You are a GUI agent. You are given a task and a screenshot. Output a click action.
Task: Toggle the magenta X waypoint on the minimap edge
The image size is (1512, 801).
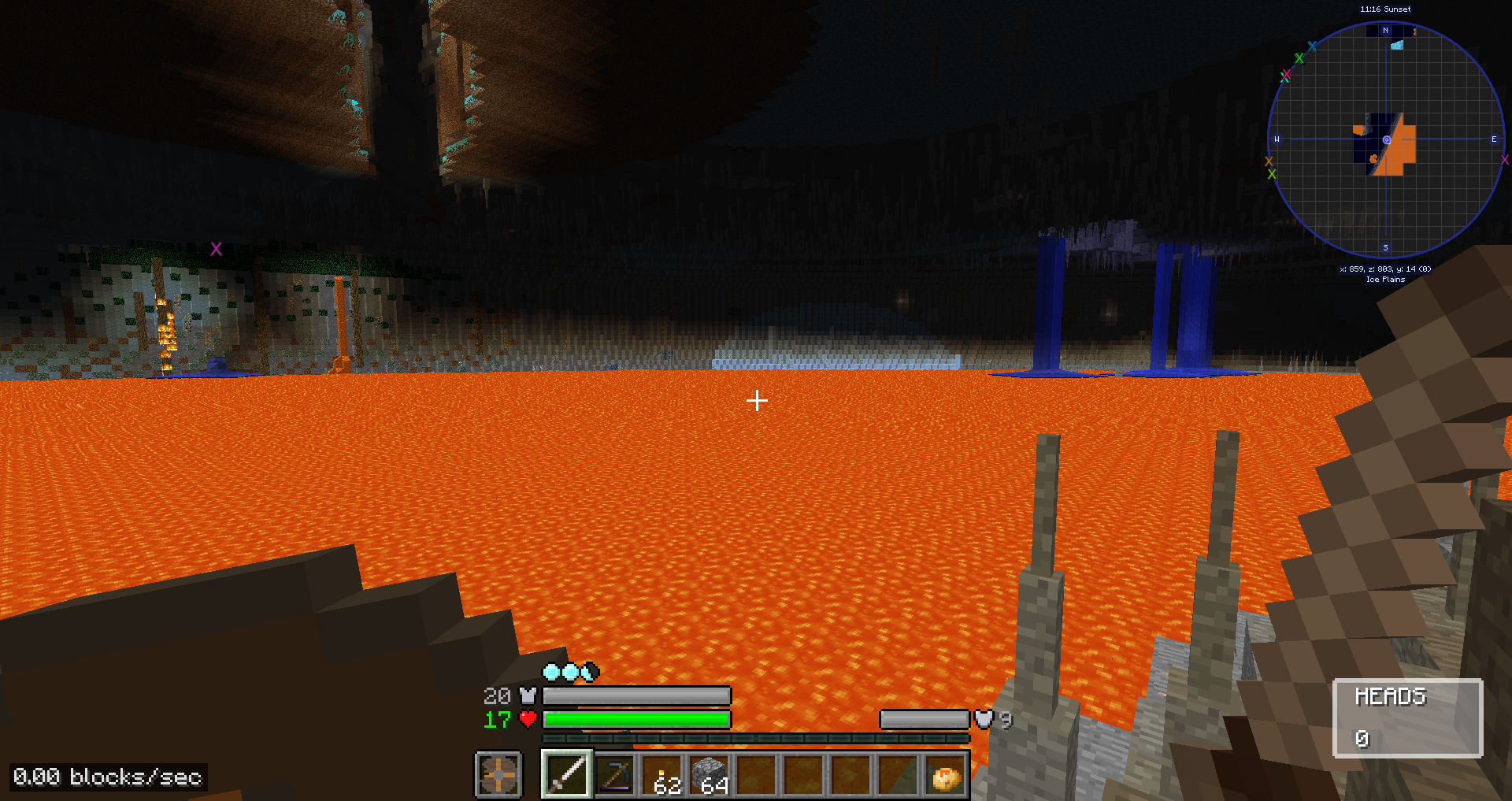pos(1505,160)
